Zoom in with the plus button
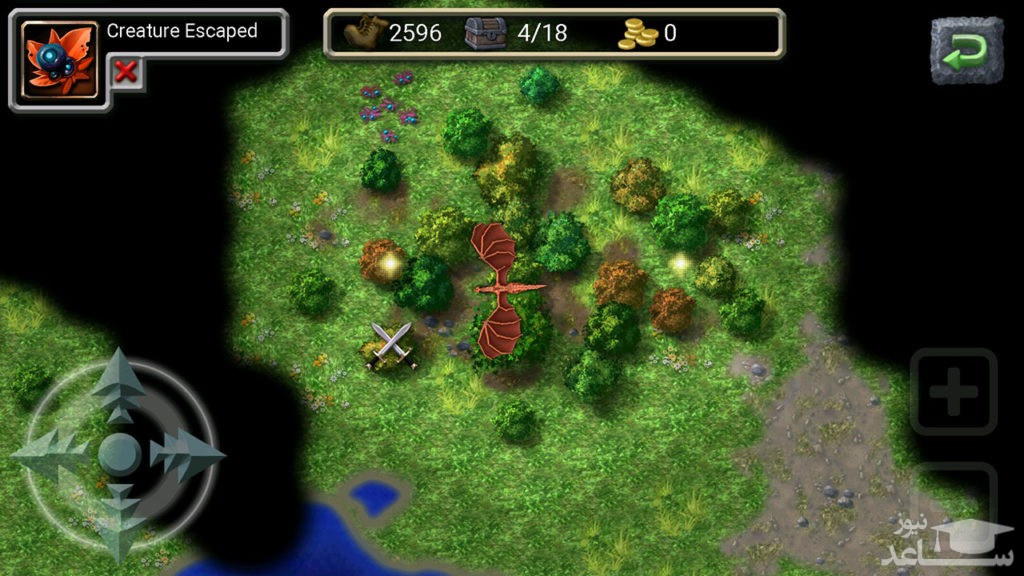The width and height of the screenshot is (1024, 576). tap(953, 392)
